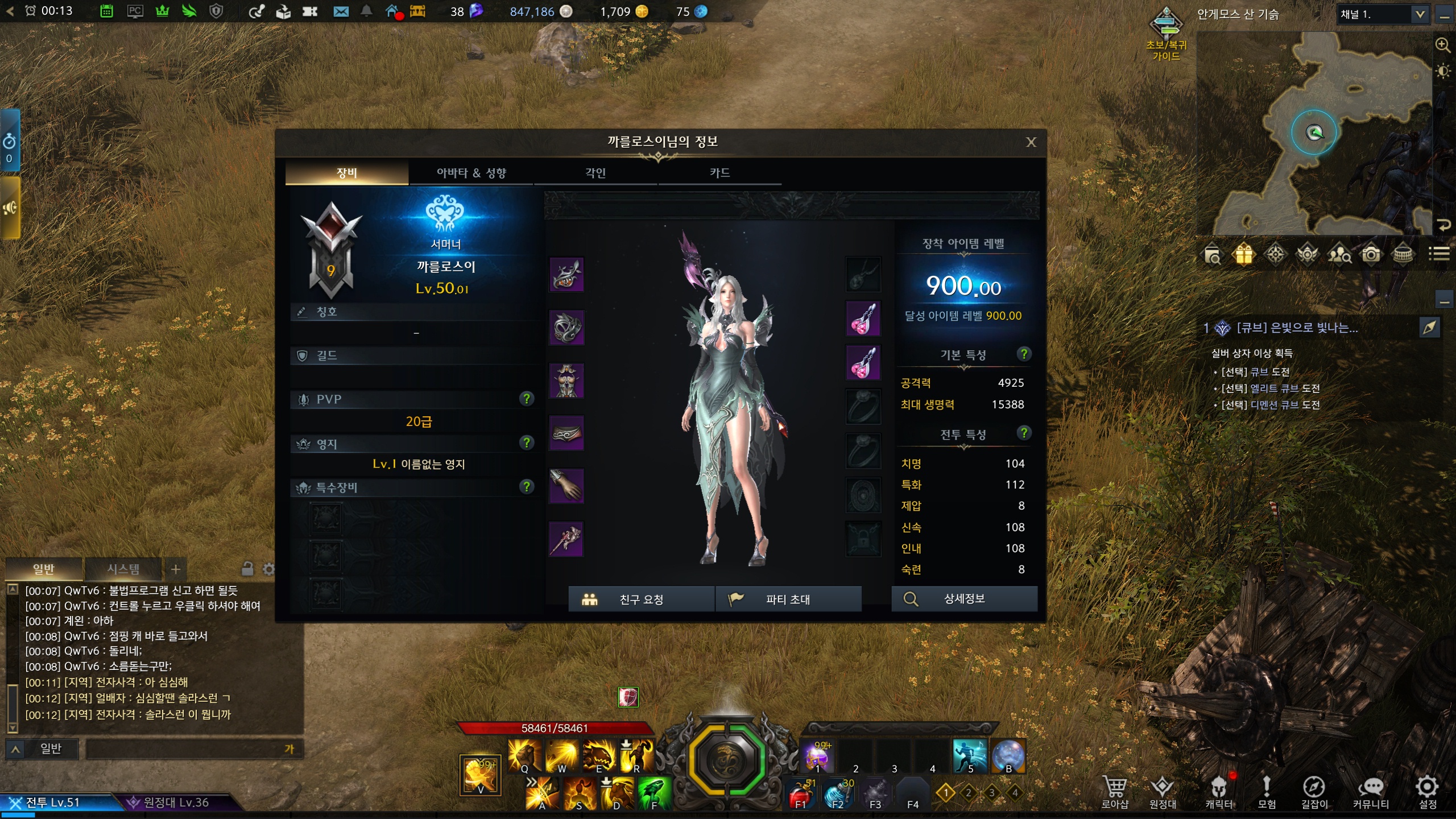
Task: Switch to the 아바타 & 성향 tab
Action: [471, 173]
